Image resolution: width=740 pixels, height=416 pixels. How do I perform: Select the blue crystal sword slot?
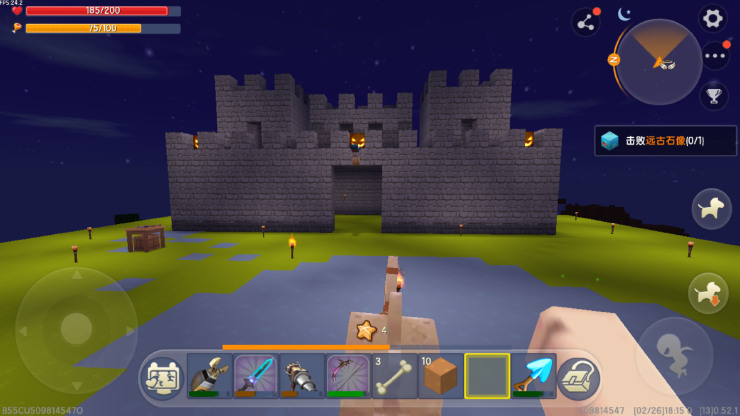pos(256,377)
